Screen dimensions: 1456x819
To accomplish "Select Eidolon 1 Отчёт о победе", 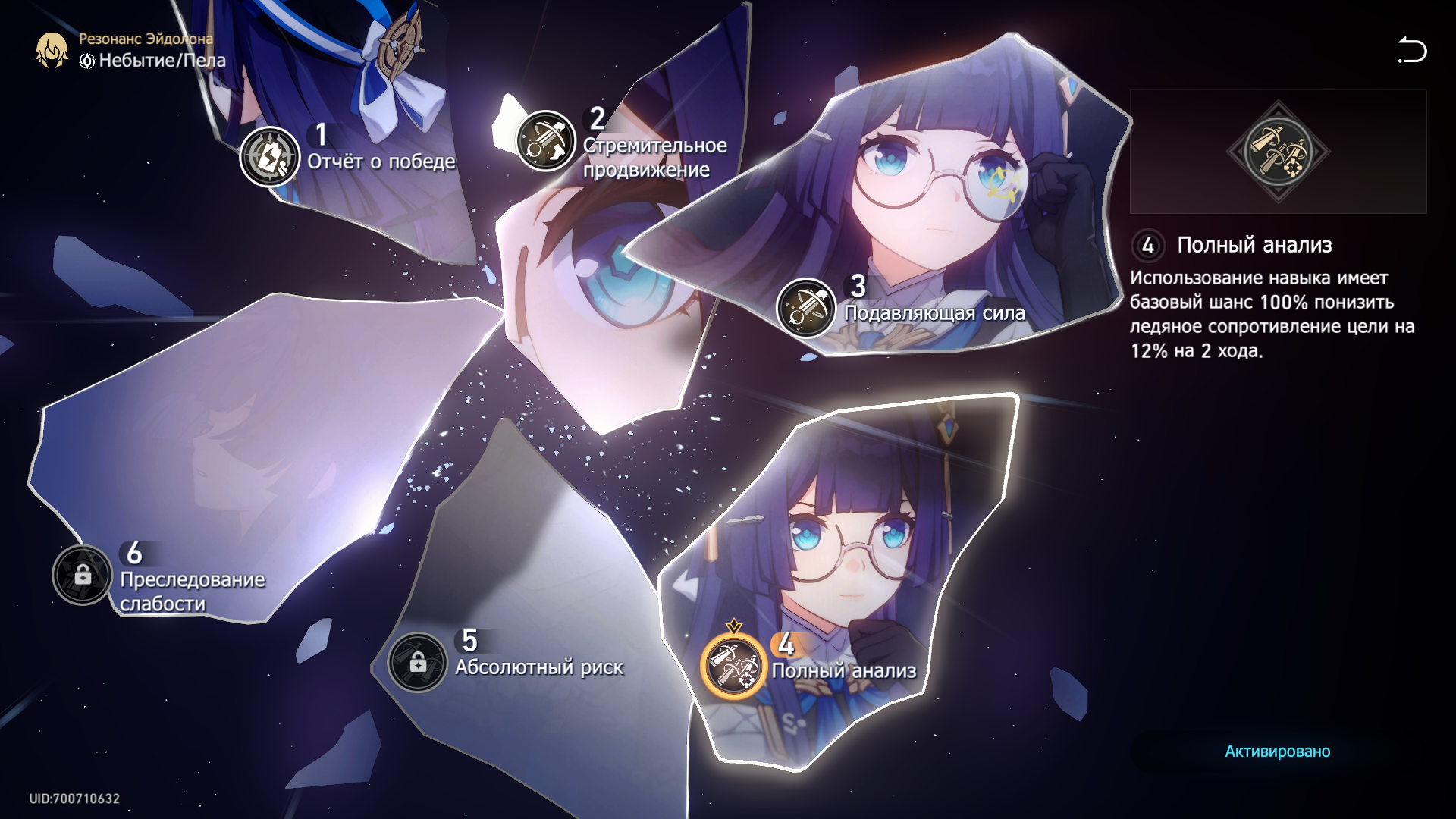I will click(269, 157).
